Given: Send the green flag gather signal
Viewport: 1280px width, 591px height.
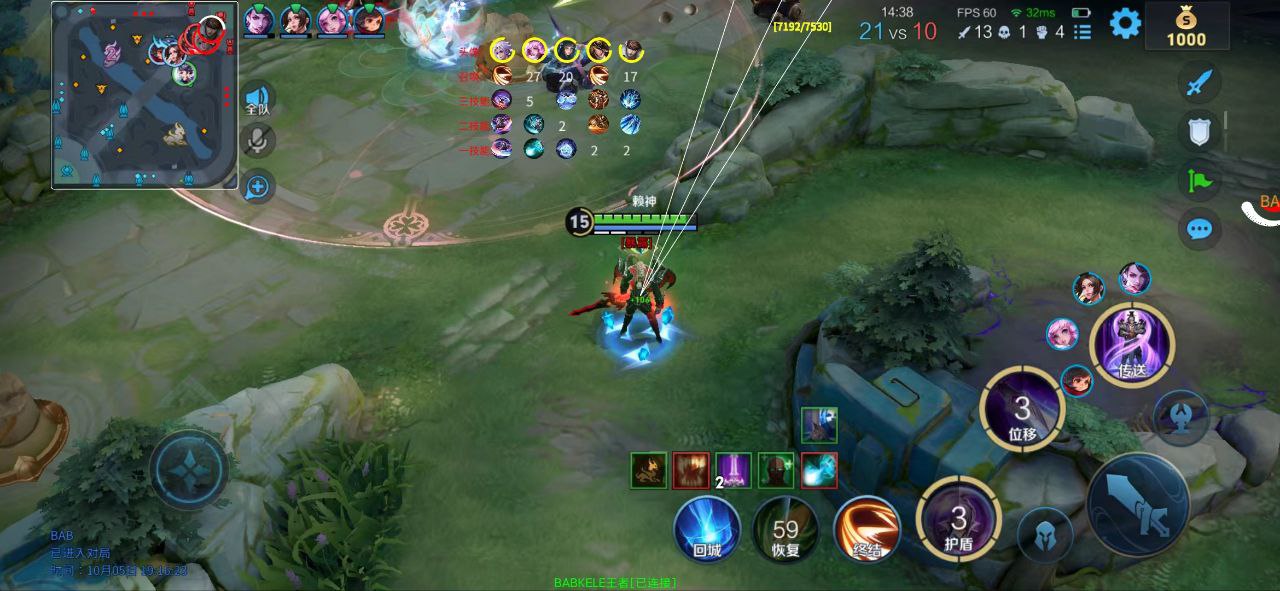Looking at the screenshot, I should pyautogui.click(x=1199, y=180).
